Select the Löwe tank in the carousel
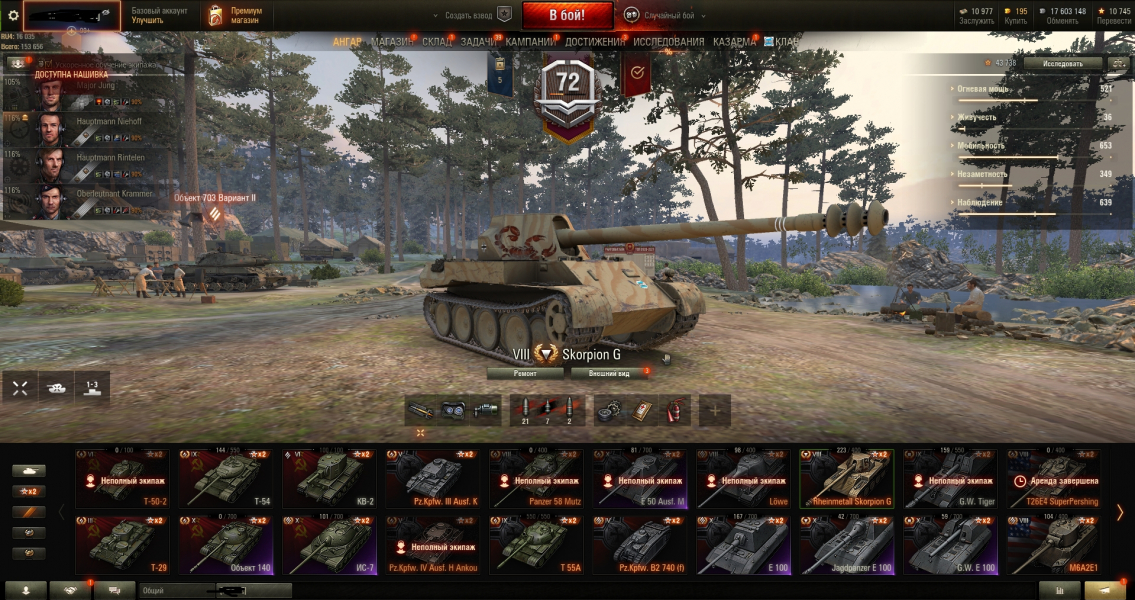The width and height of the screenshot is (1135, 600). tap(744, 478)
